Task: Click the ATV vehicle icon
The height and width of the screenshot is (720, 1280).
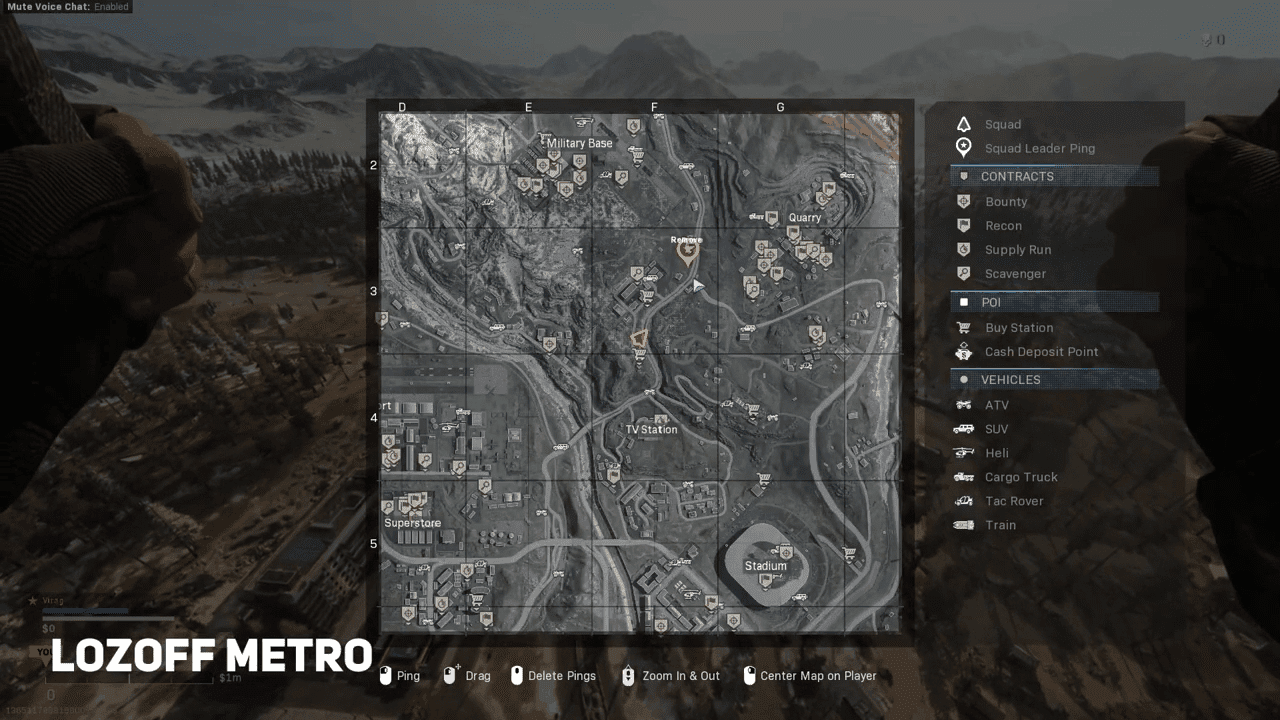Action: (x=963, y=405)
